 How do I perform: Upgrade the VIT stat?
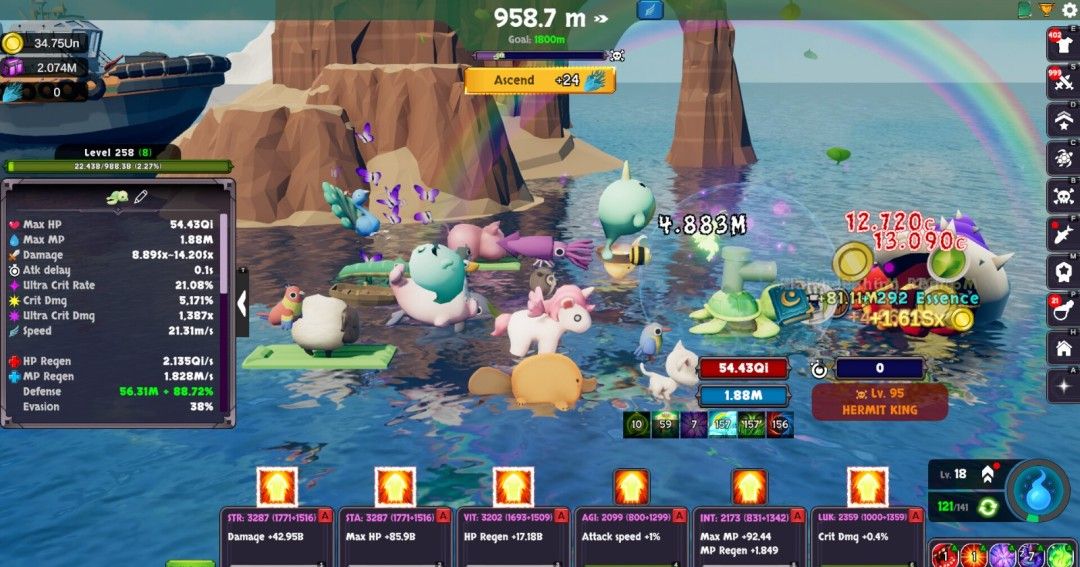(514, 487)
